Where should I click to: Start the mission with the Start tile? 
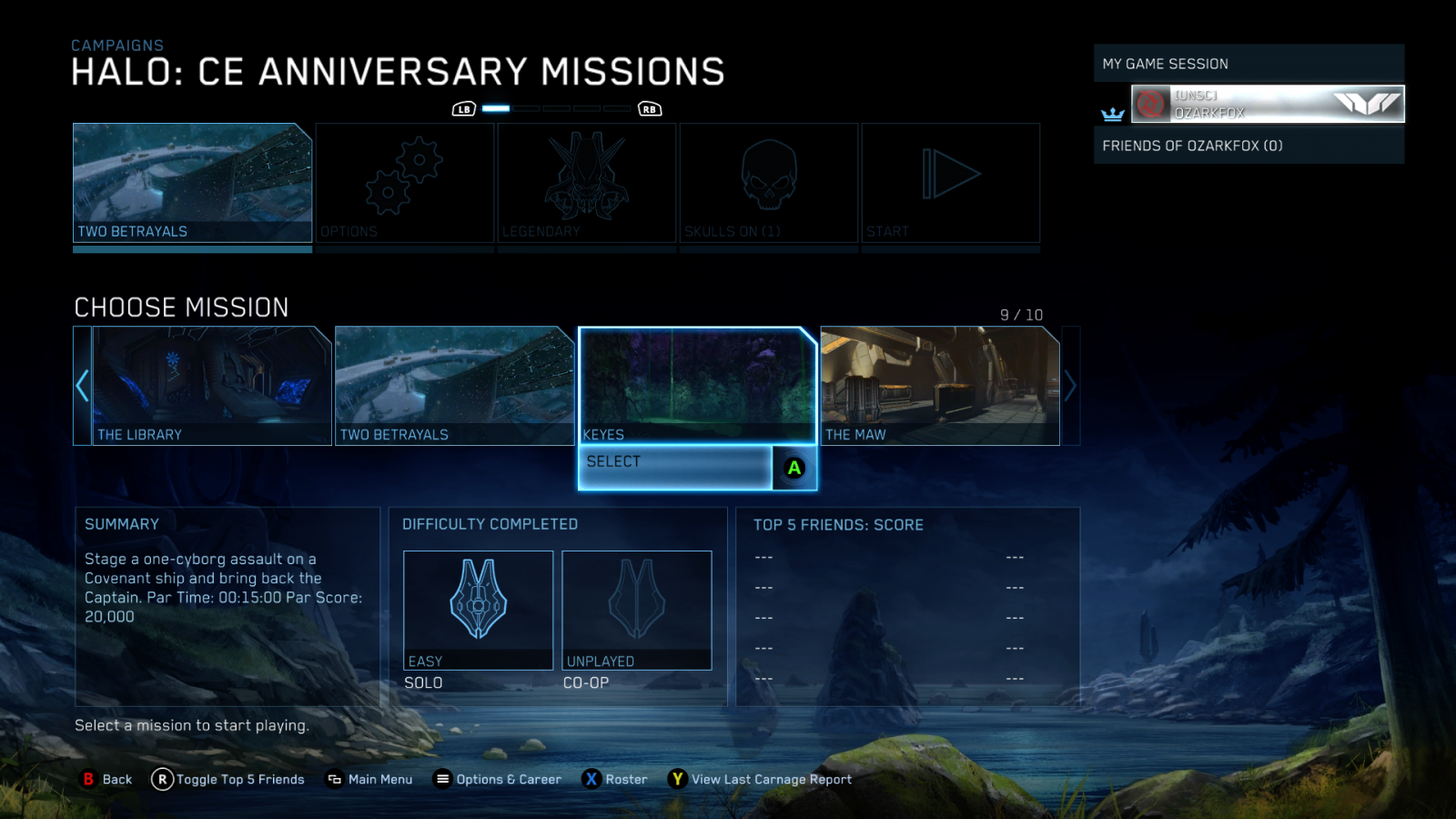[x=951, y=182]
